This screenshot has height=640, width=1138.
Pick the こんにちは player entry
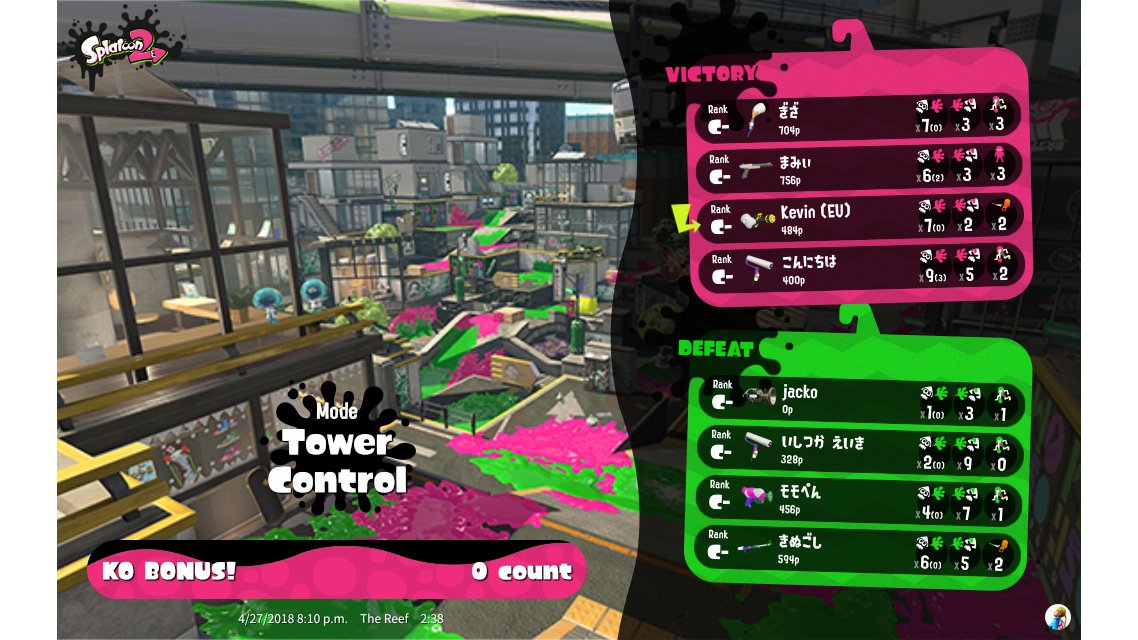click(860, 268)
